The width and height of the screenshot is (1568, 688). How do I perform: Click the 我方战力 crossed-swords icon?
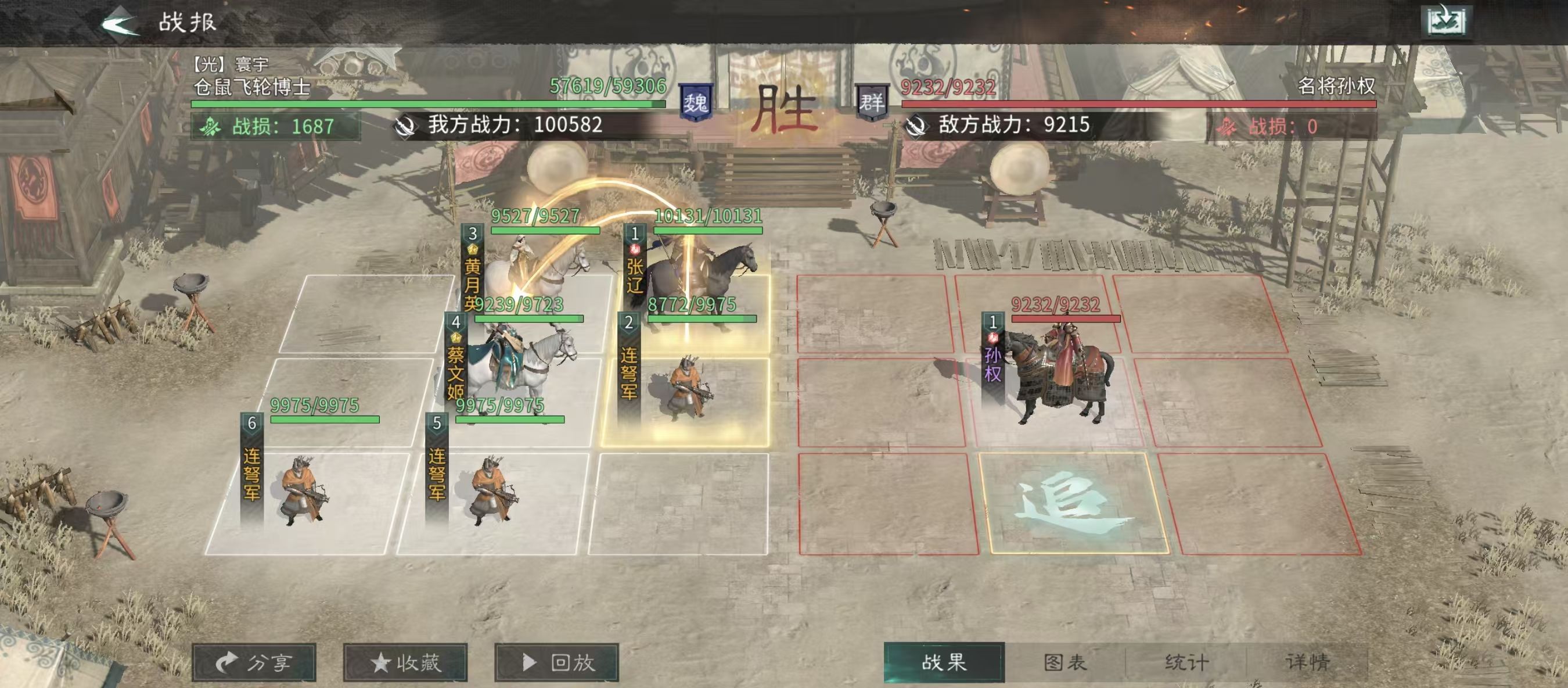[x=404, y=127]
